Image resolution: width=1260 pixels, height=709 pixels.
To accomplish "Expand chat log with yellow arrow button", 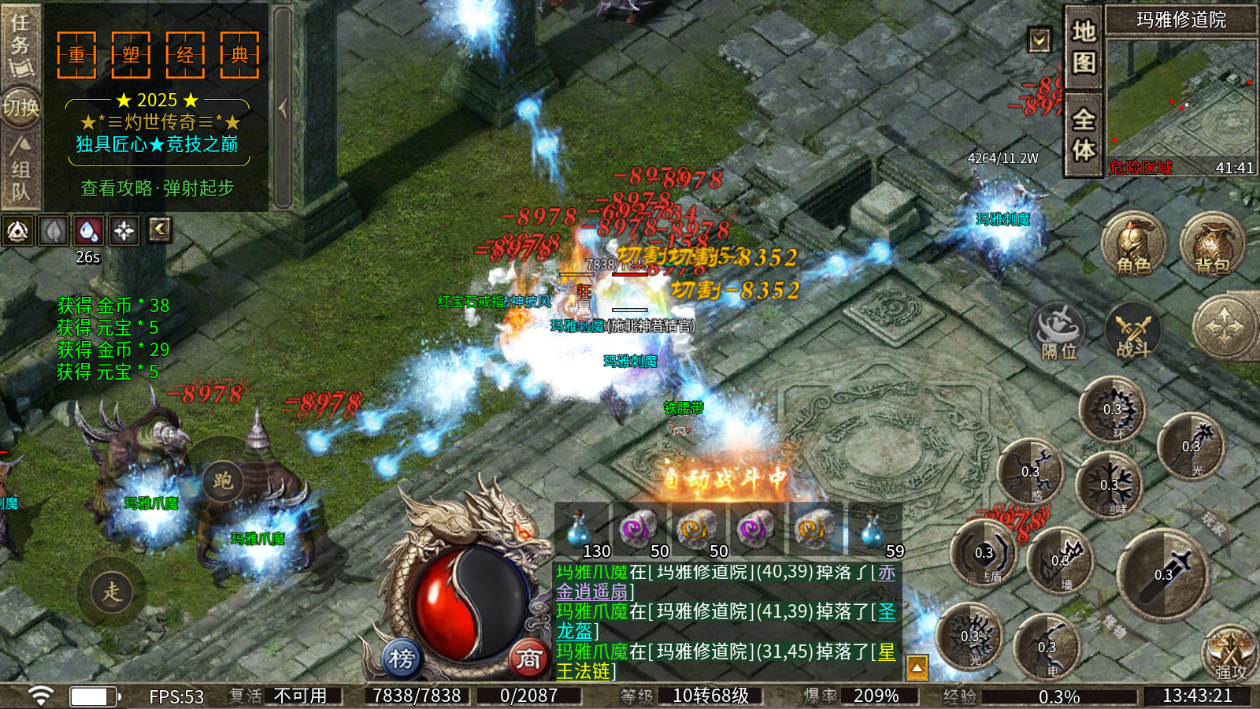I will tap(917, 666).
